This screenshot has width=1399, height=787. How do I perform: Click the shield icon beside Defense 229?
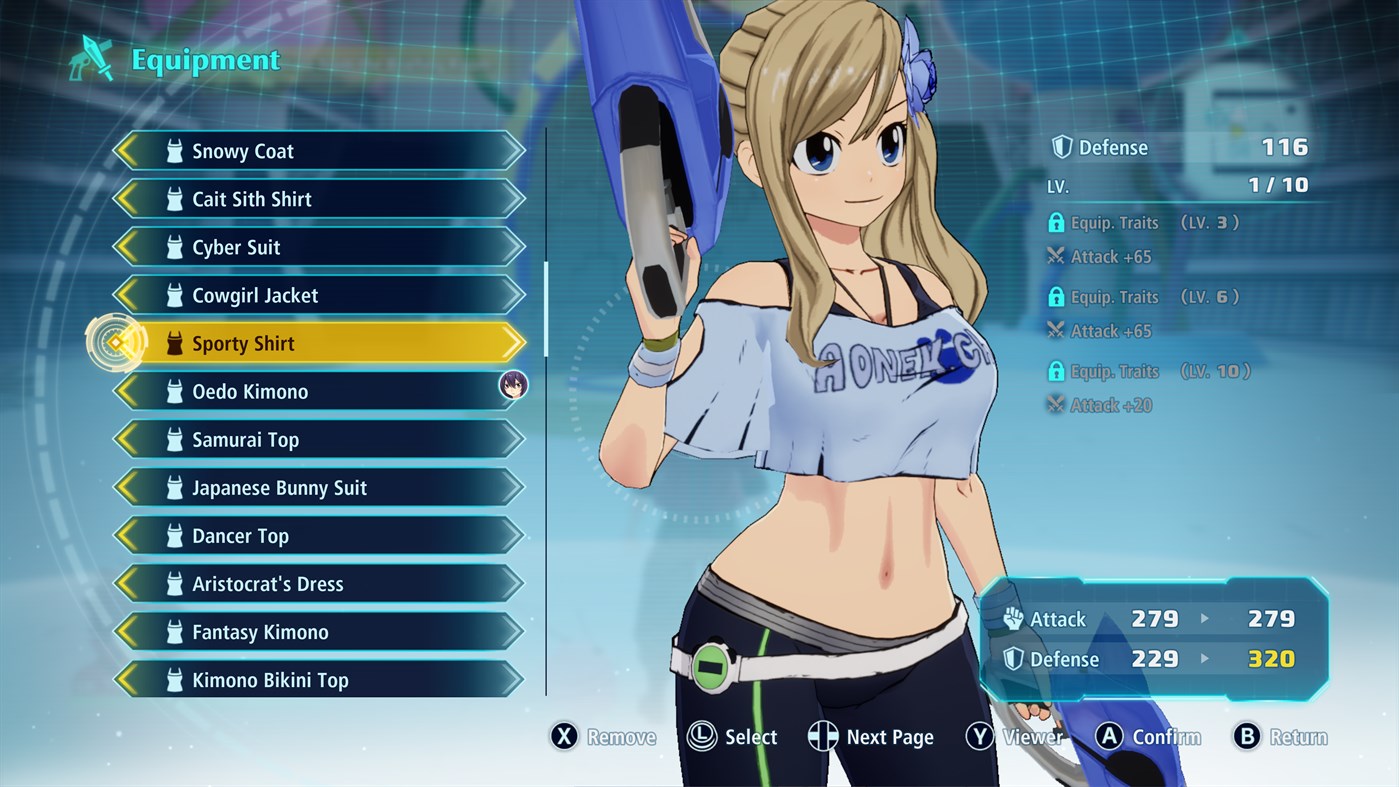(1012, 658)
